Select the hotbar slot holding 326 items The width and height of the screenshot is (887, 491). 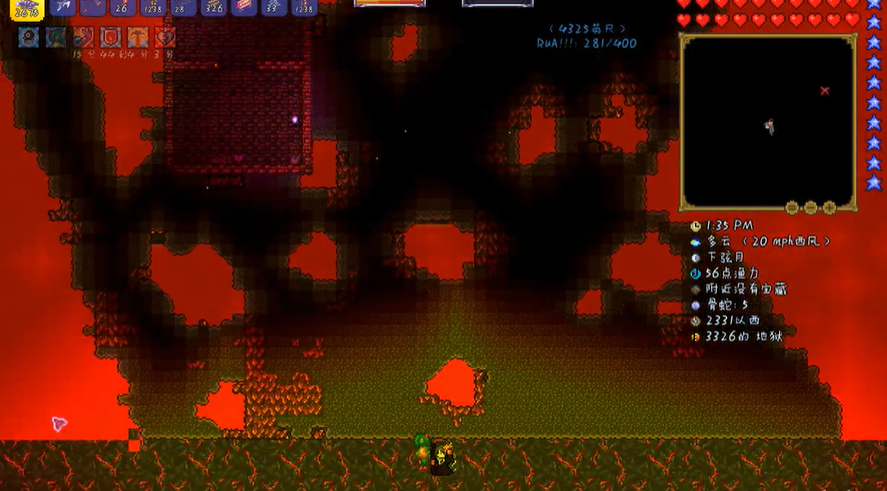pos(213,7)
